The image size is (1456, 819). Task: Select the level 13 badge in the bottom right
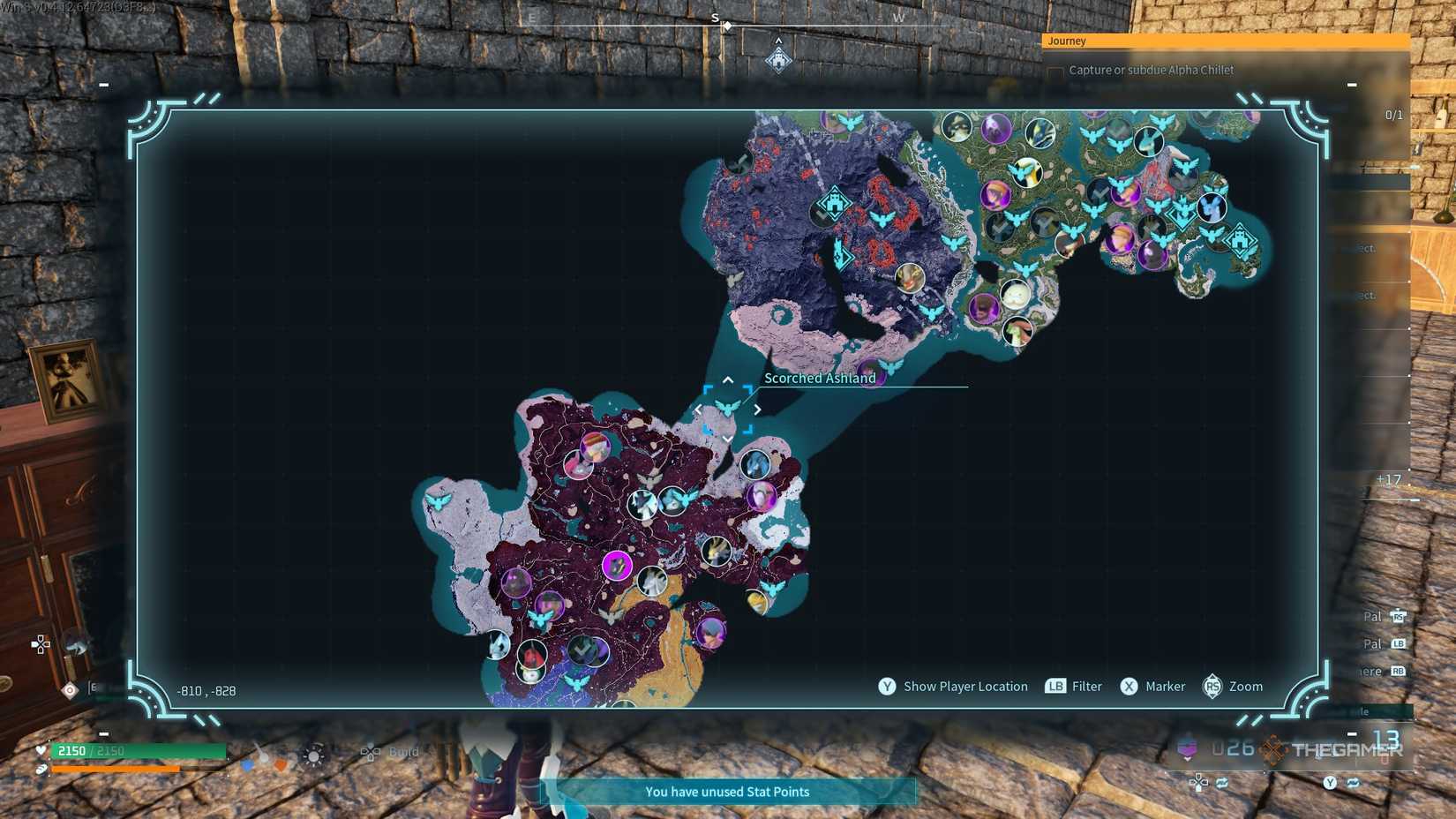1385,741
